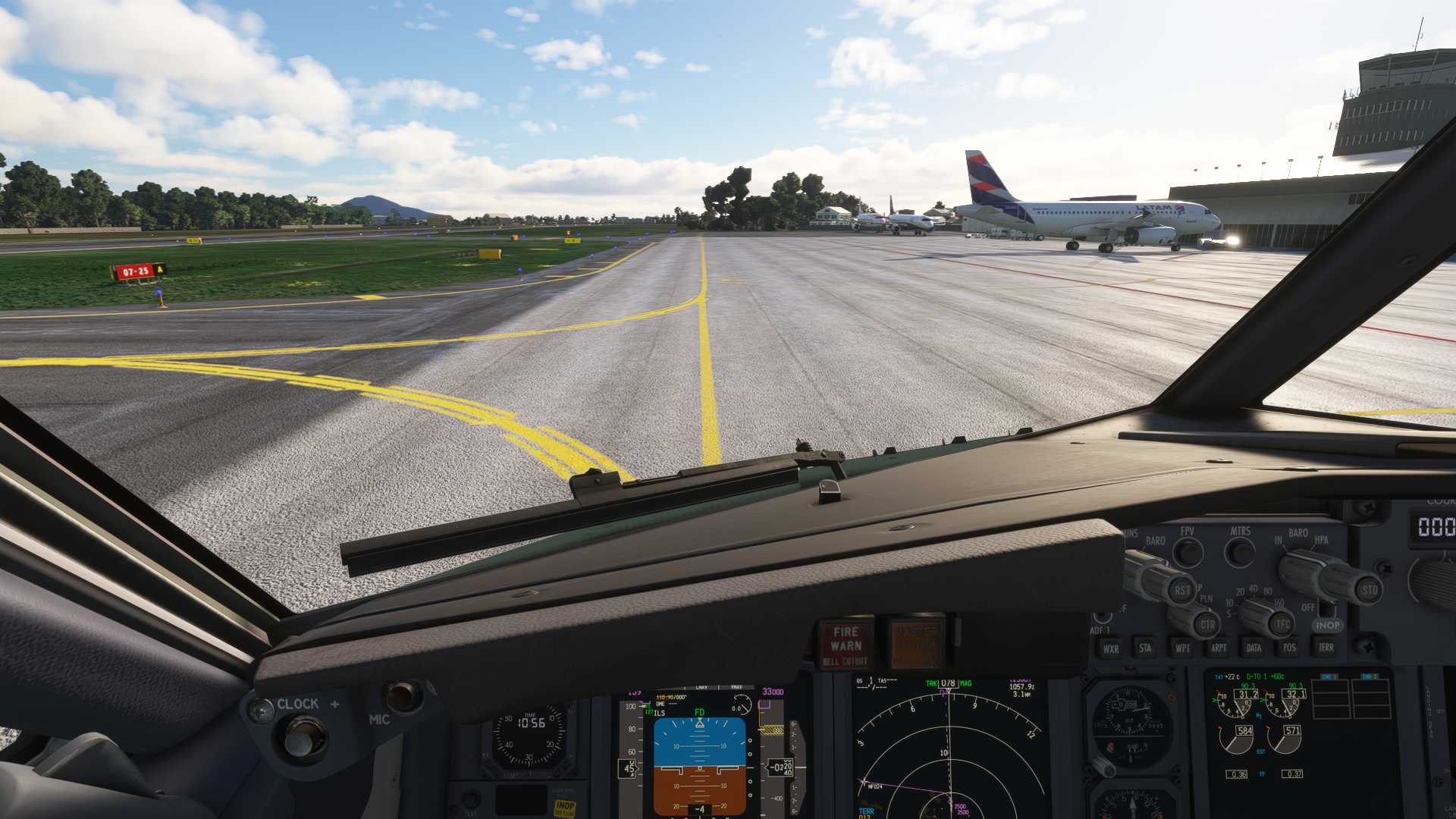The width and height of the screenshot is (1456, 819).
Task: Push the MIC button on the glareshield
Action: (403, 695)
